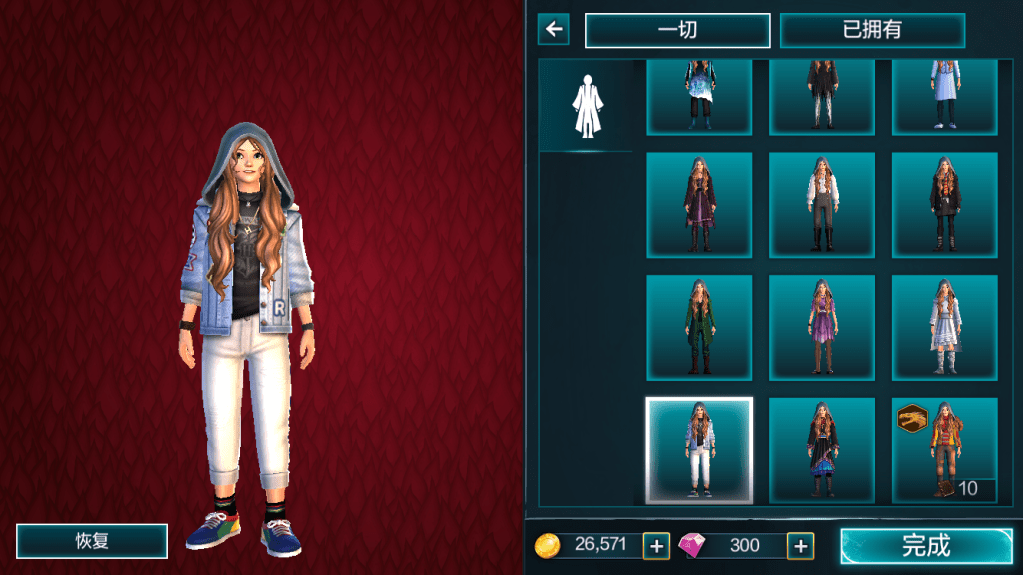Pick the dark purple robe outfit
This screenshot has width=1023, height=575.
click(x=699, y=205)
